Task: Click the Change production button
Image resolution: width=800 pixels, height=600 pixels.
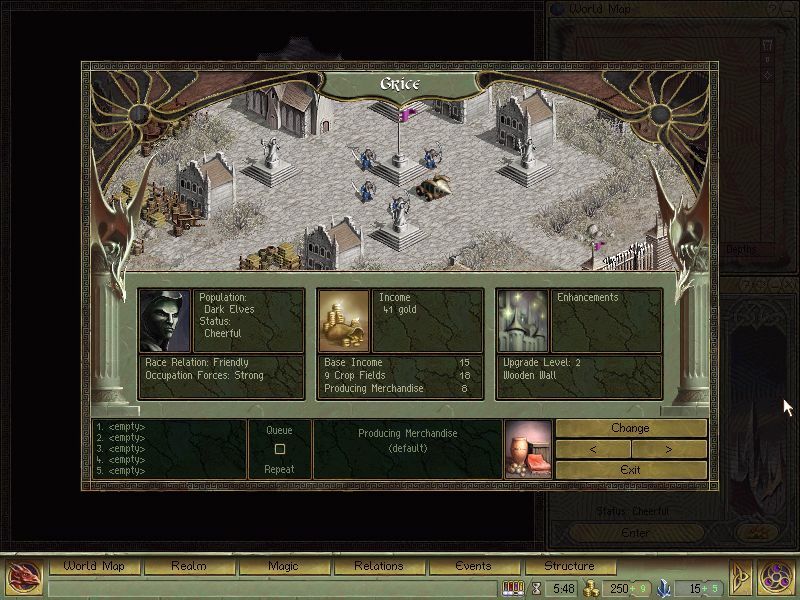Action: click(630, 428)
